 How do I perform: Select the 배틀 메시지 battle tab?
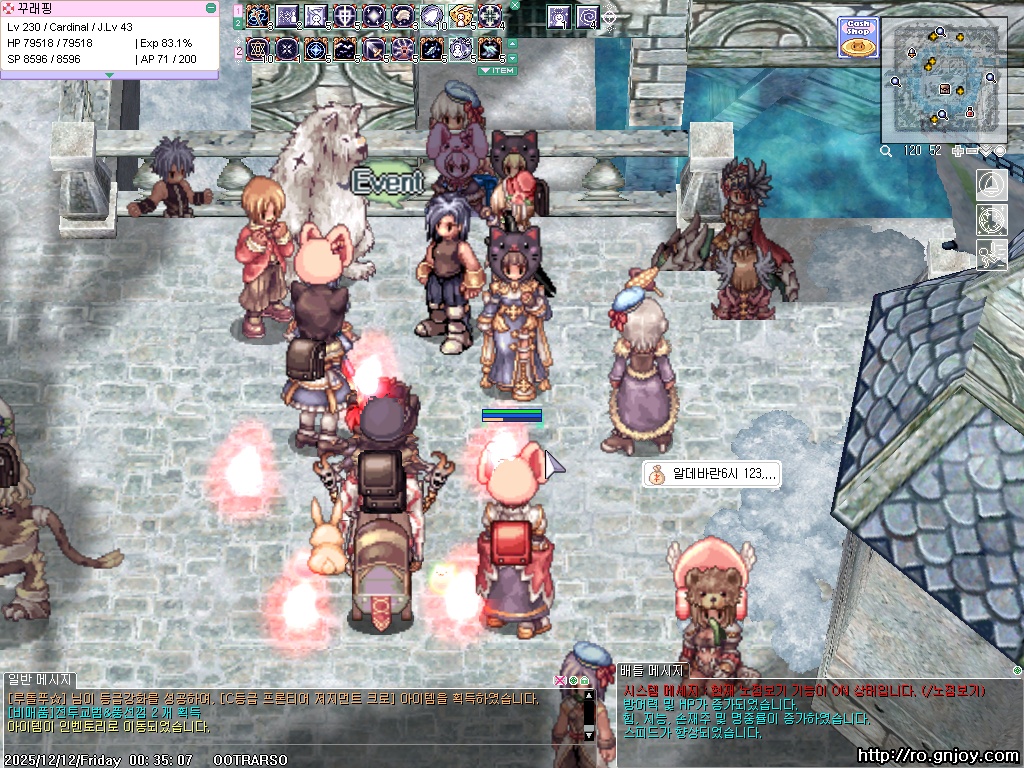tap(651, 671)
